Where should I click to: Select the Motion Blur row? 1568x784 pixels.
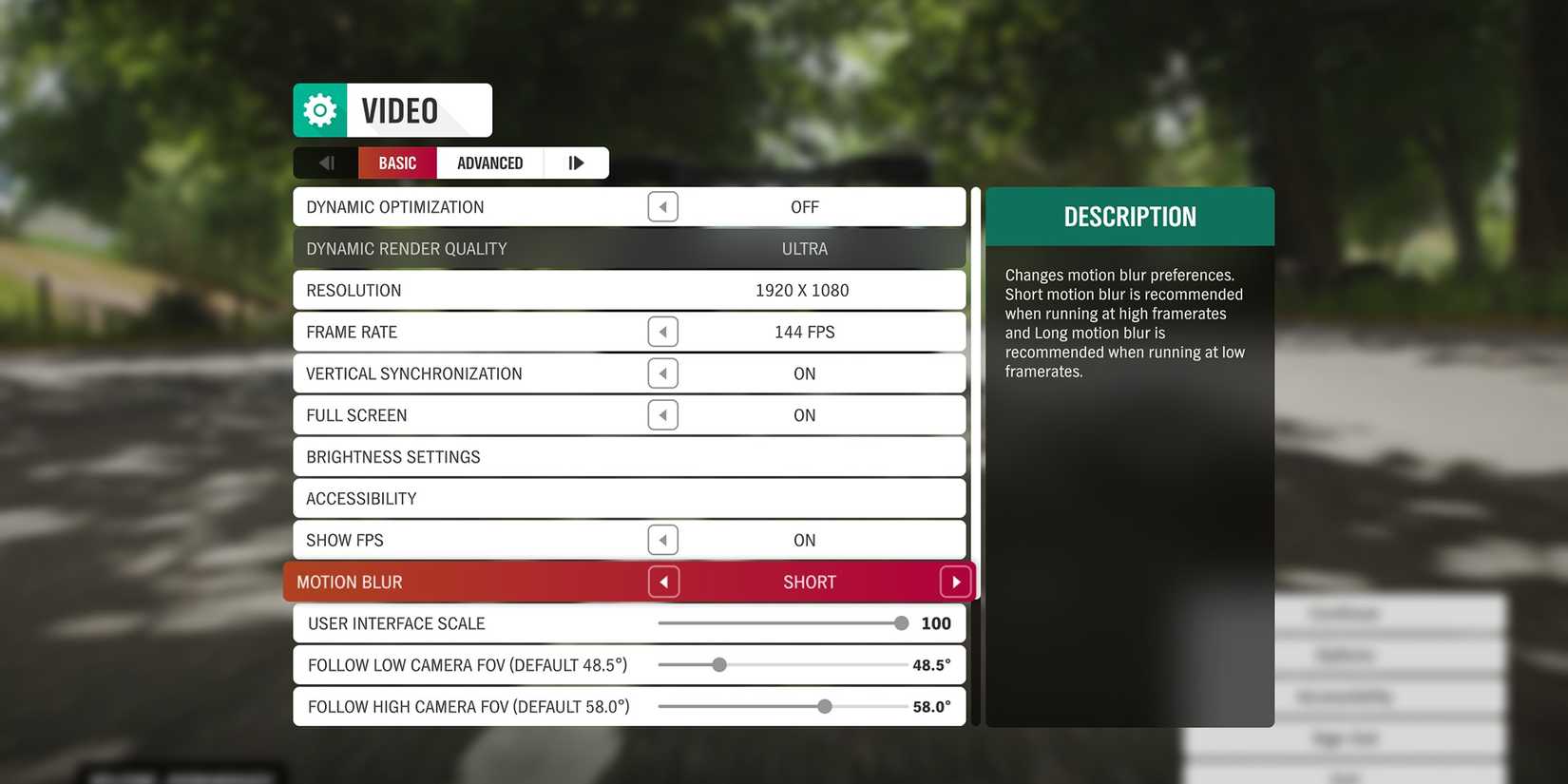tap(475, 582)
